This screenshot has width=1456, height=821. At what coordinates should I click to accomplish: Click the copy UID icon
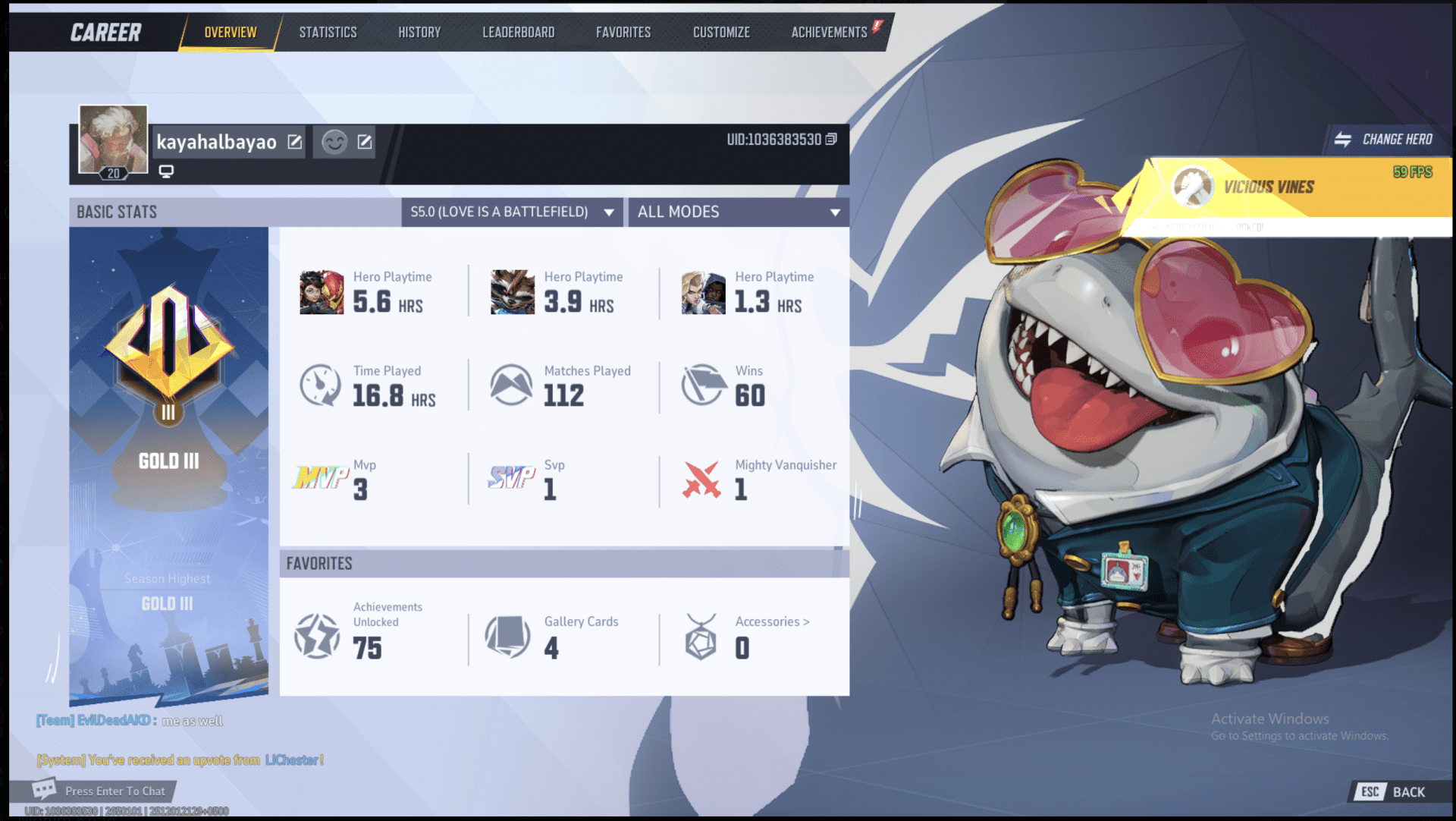click(832, 140)
